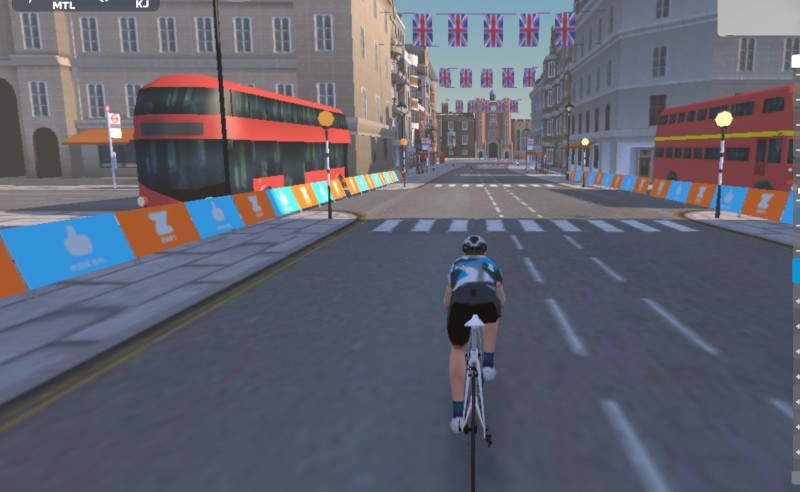800x492 pixels.
Task: Click the gray minimap panel
Action: pyautogui.click(x=759, y=18)
